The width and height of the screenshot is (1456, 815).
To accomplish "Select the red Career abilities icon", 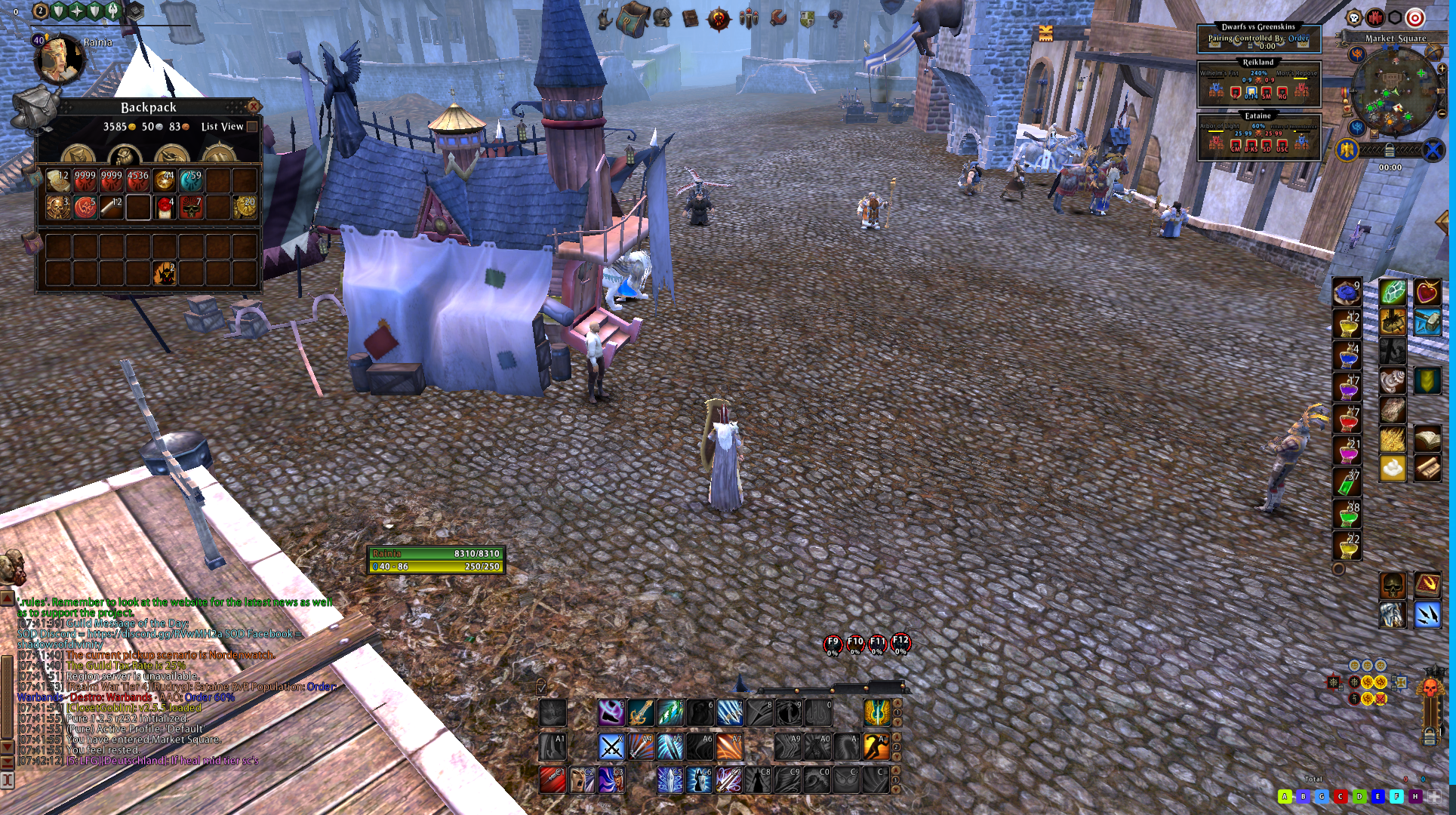I will (719, 17).
